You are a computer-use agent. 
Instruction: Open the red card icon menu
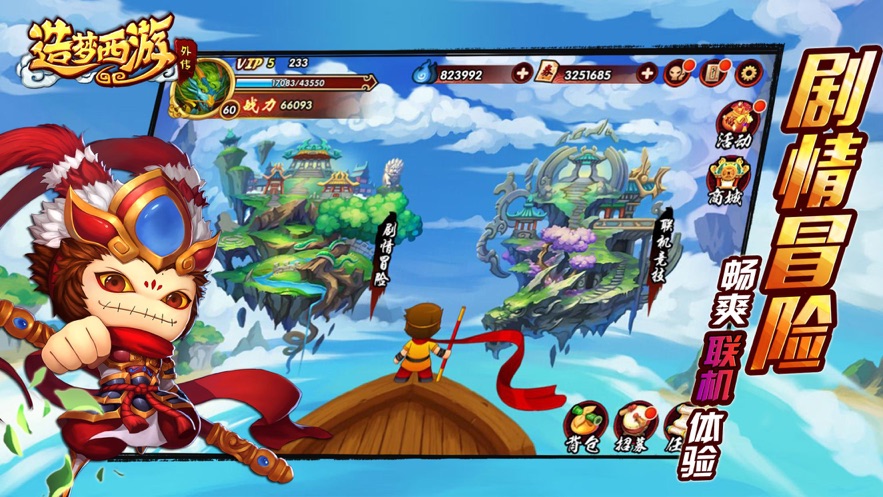713,72
